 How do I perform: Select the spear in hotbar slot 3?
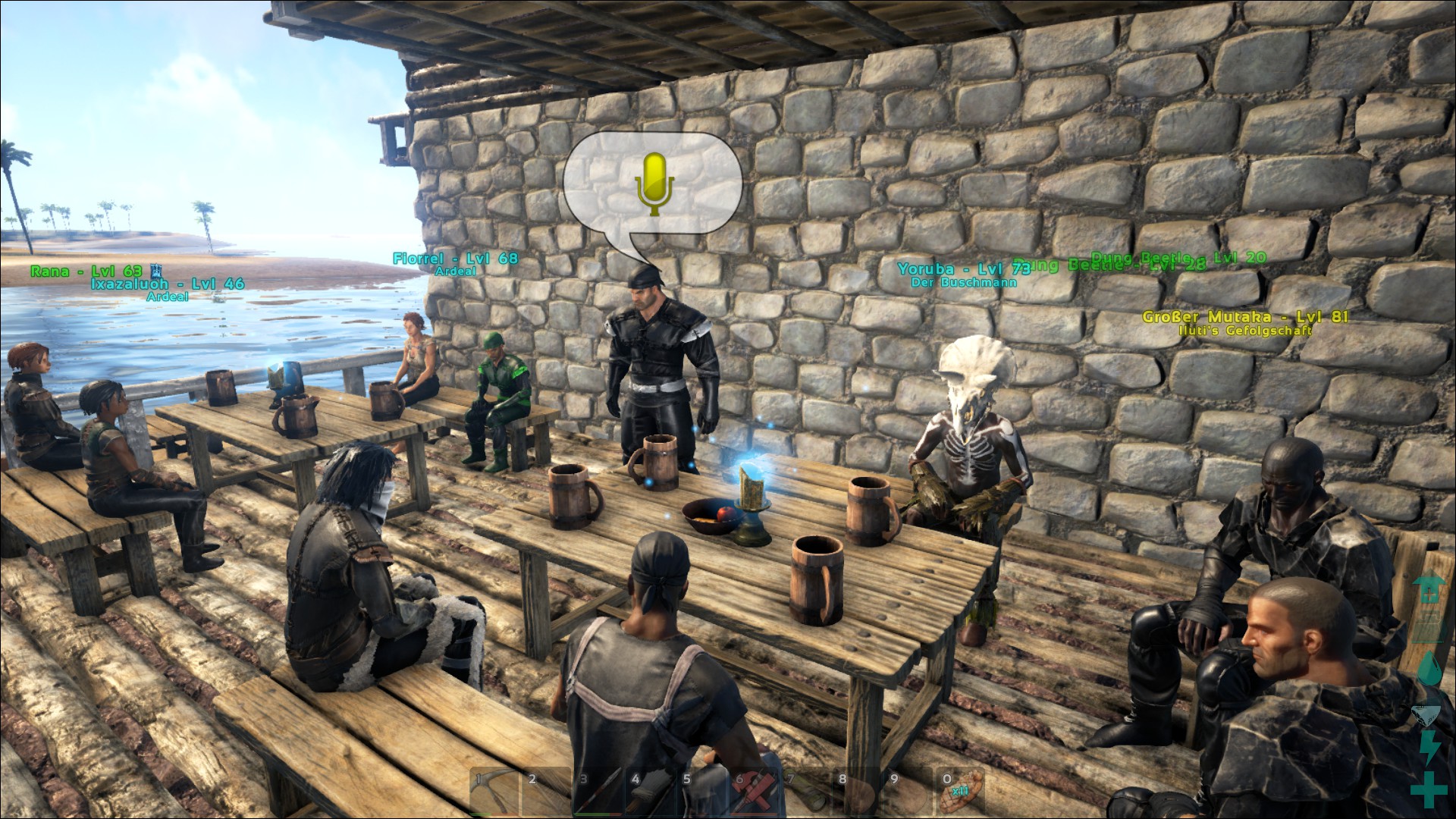pyautogui.click(x=597, y=792)
